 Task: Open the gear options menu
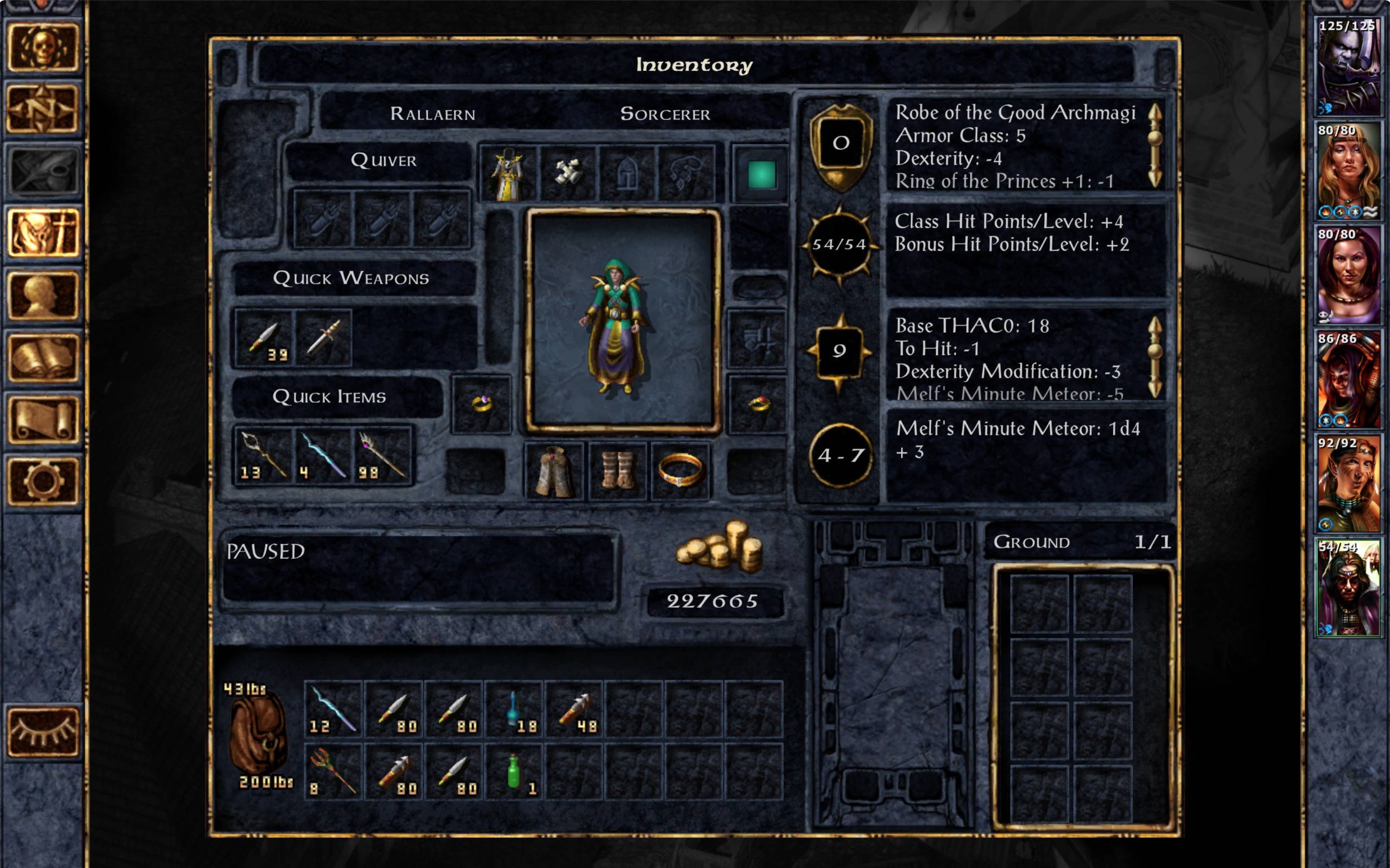click(42, 482)
